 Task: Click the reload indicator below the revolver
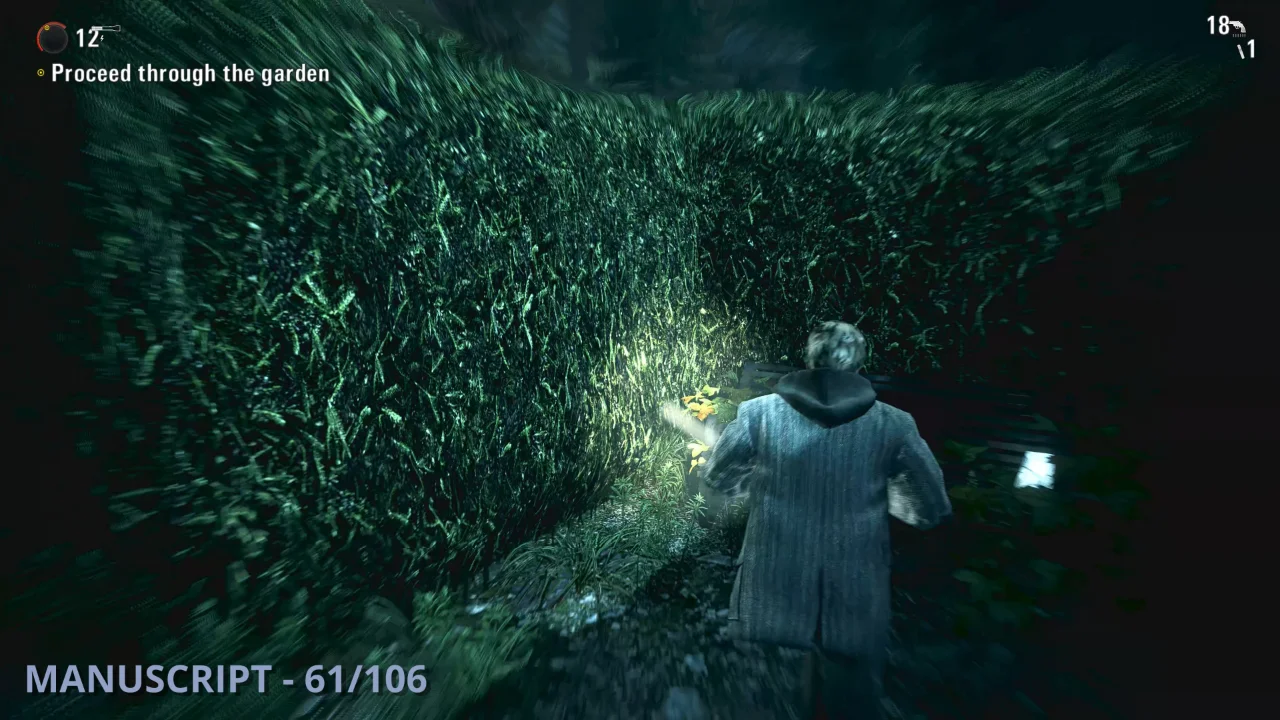(1239, 35)
